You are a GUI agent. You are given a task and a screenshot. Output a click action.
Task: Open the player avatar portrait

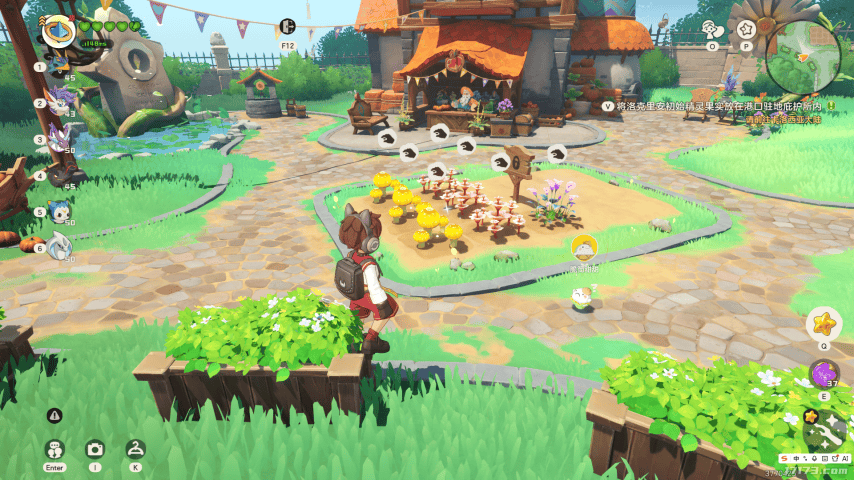[x=58, y=31]
